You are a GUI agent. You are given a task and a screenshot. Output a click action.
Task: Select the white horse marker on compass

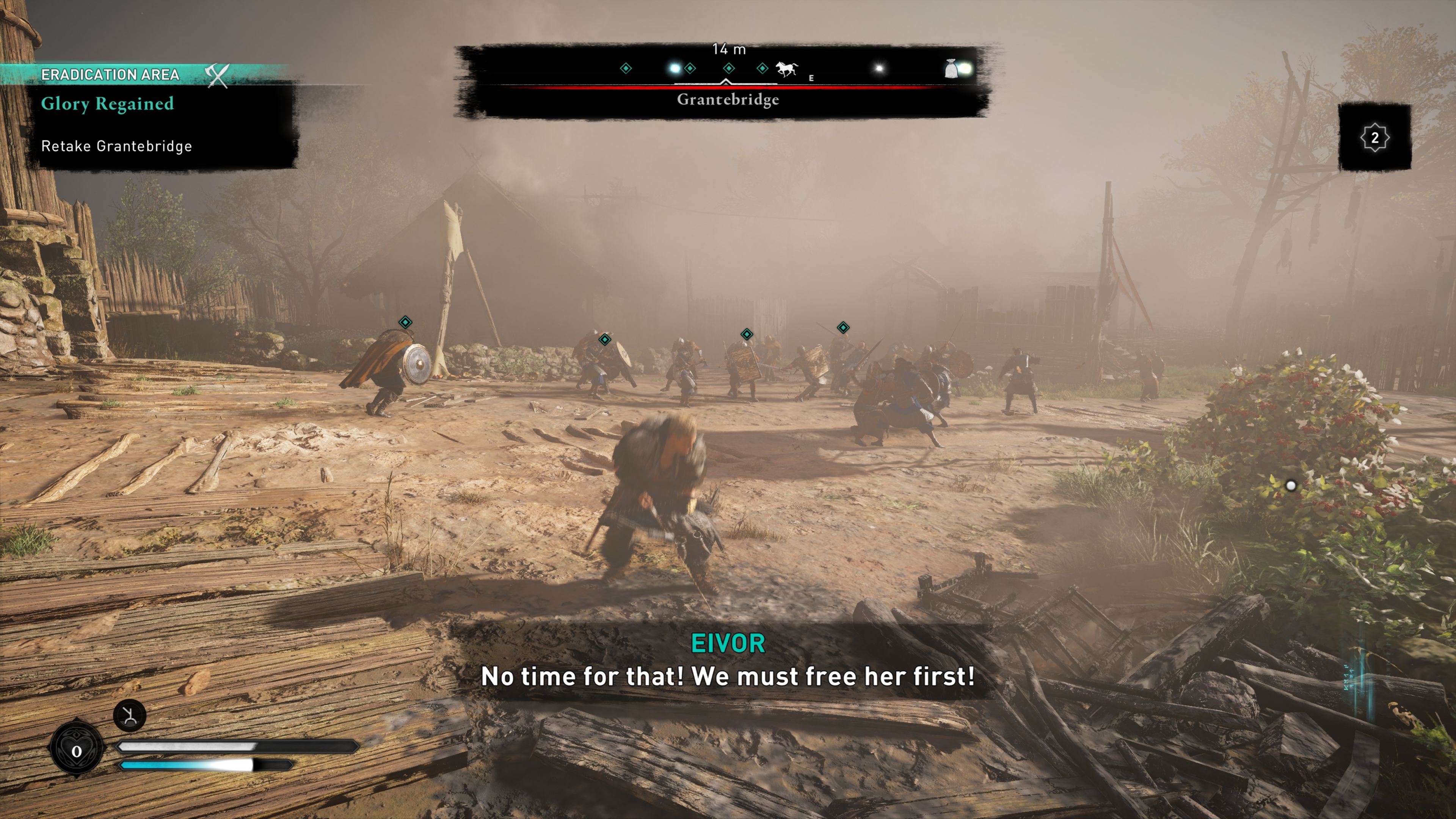coord(786,69)
